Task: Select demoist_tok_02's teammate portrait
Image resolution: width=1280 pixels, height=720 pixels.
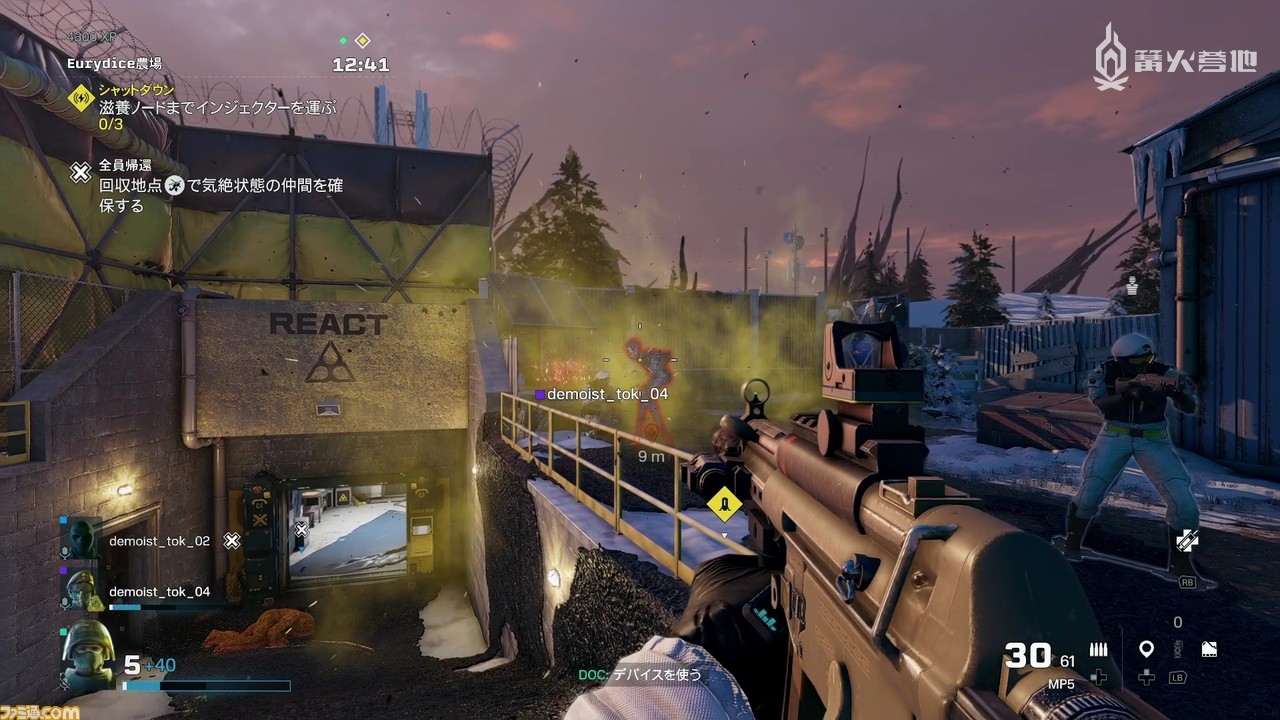Action: [81, 540]
